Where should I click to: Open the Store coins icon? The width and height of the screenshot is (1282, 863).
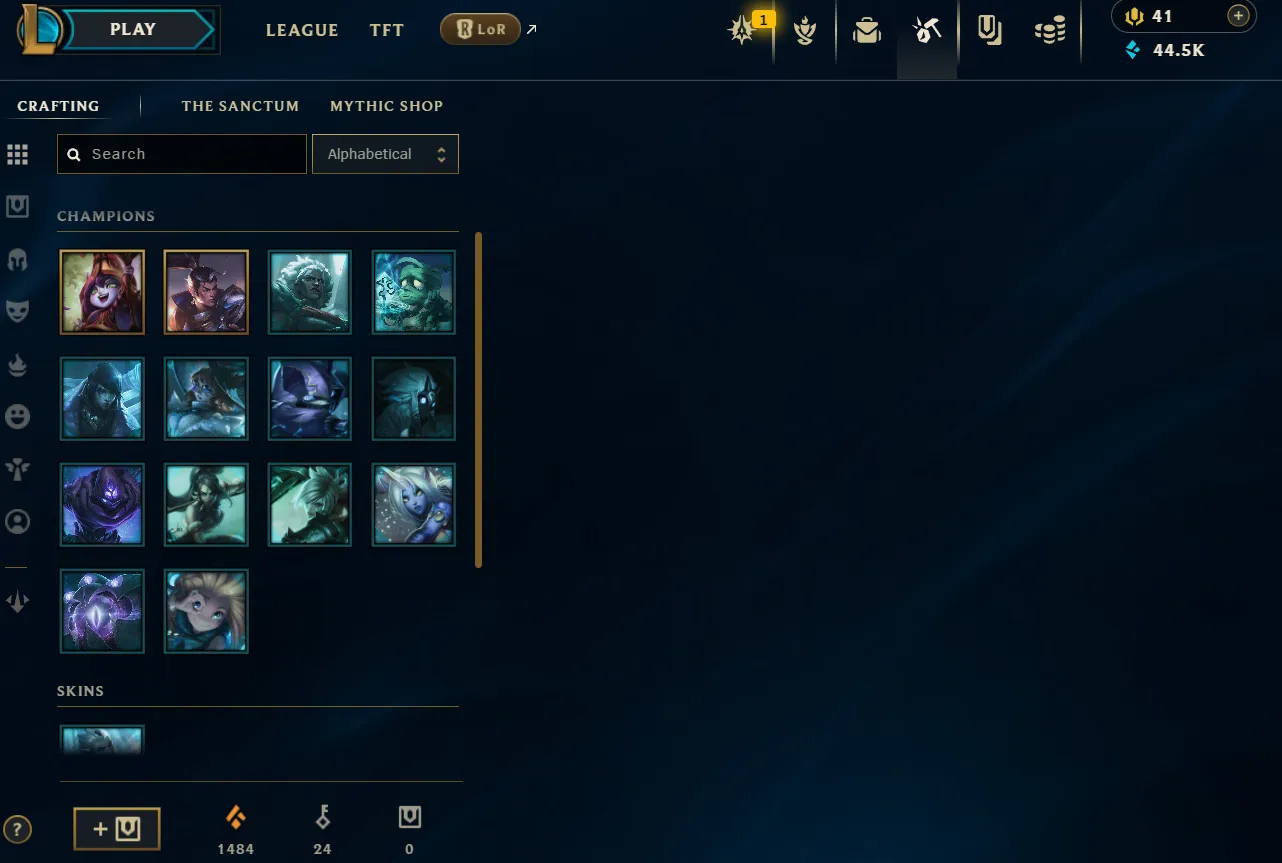click(1050, 32)
